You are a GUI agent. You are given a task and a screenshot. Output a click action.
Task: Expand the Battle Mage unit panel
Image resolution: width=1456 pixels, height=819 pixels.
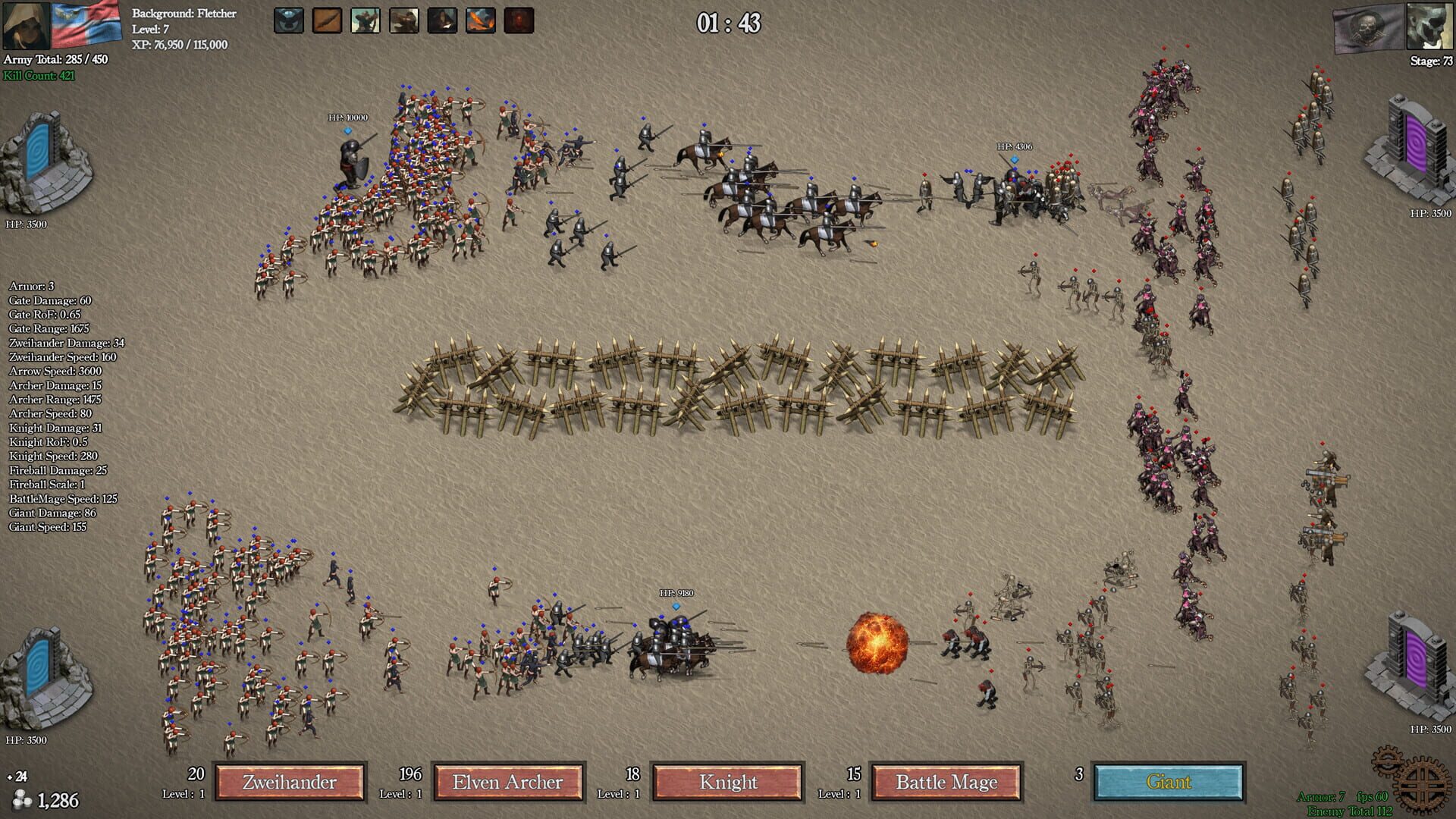pos(946,783)
